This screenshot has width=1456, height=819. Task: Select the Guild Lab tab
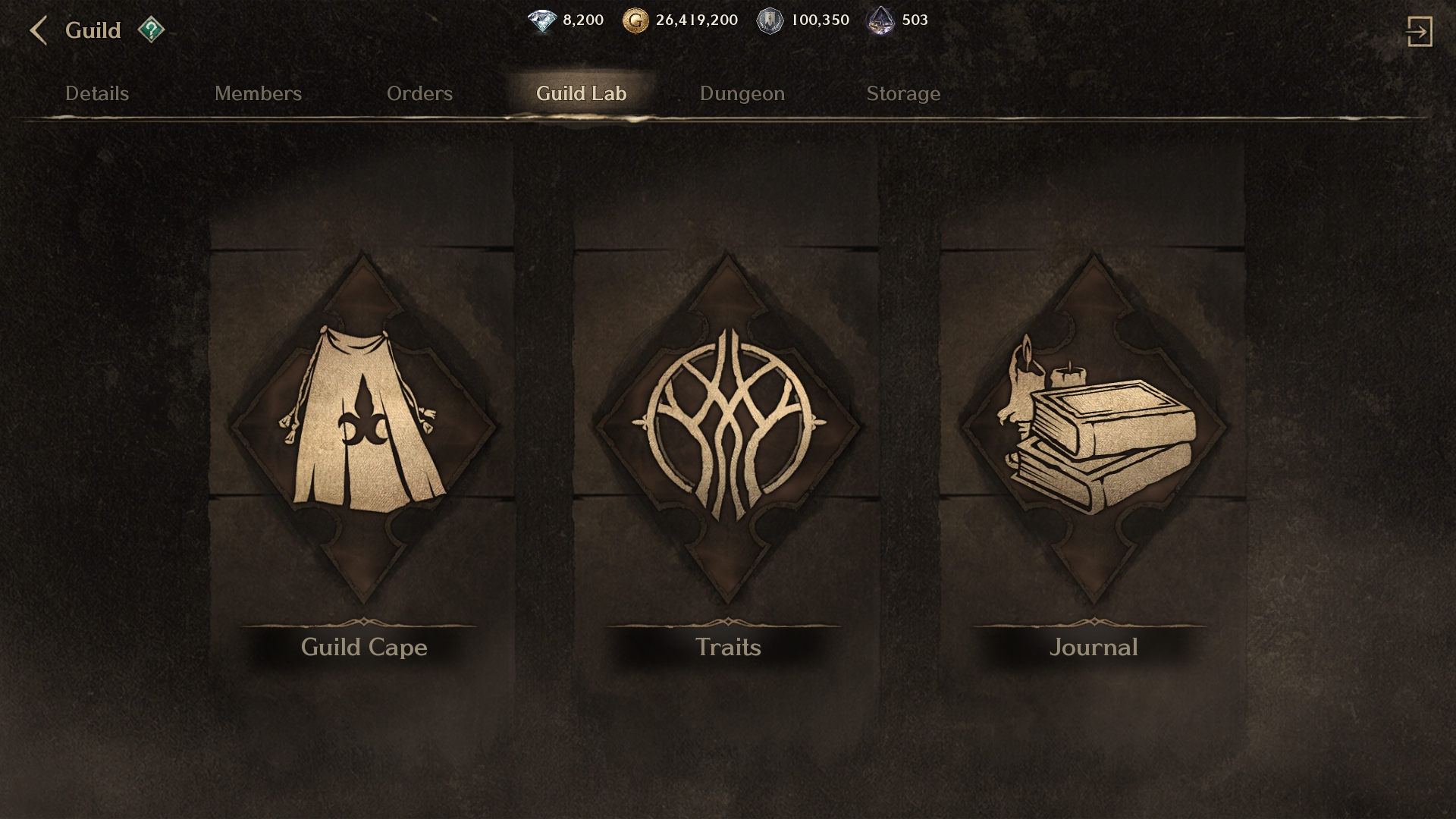click(581, 93)
